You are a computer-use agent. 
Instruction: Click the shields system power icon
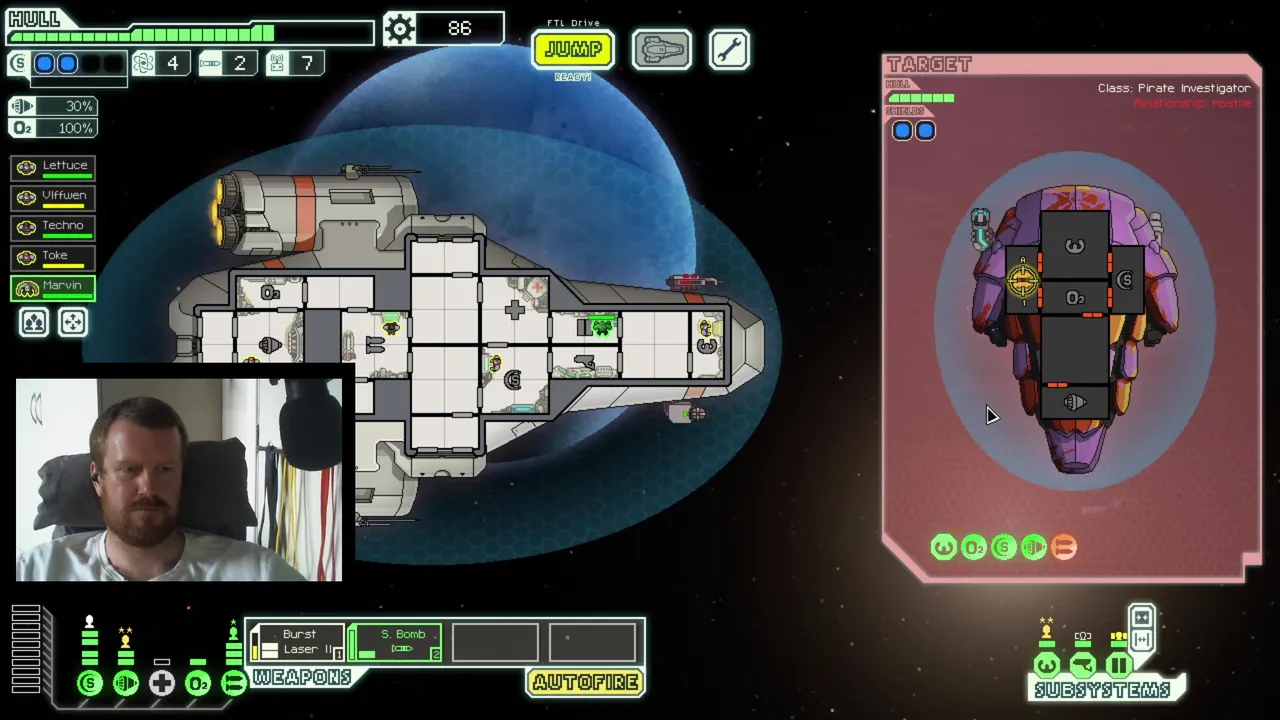pyautogui.click(x=90, y=683)
